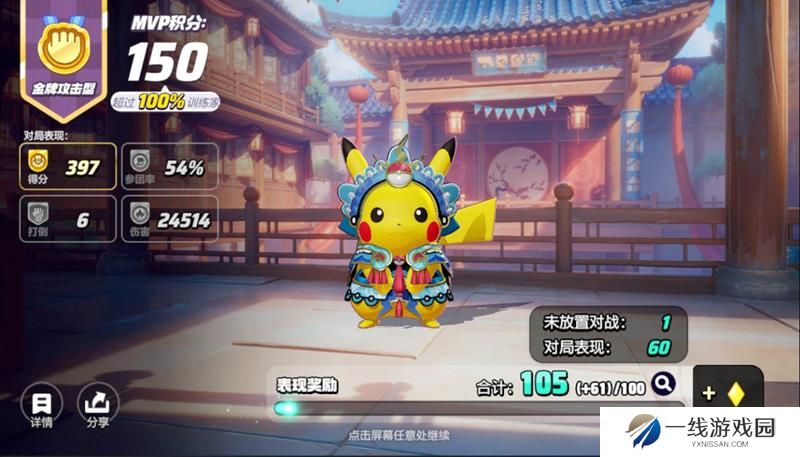Tap the 分享 share button

tap(98, 404)
